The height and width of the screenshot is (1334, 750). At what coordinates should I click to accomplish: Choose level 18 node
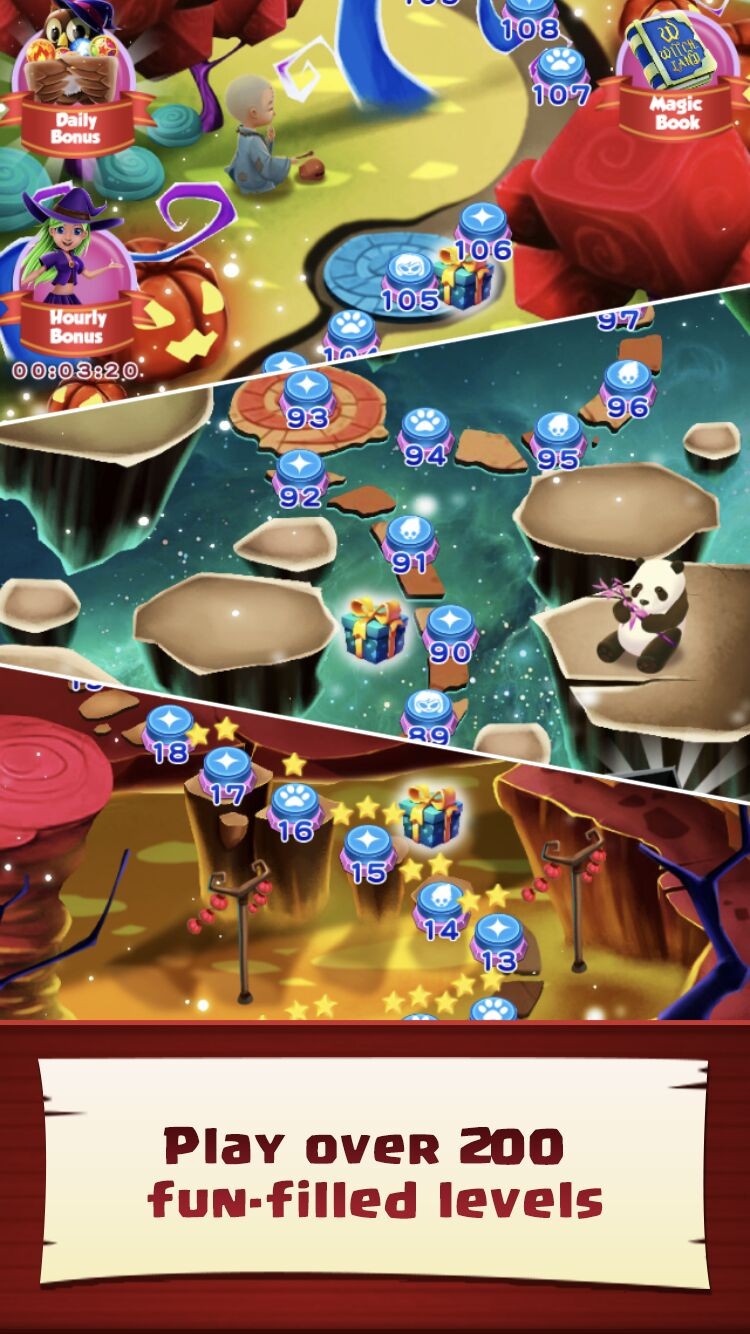pos(169,730)
